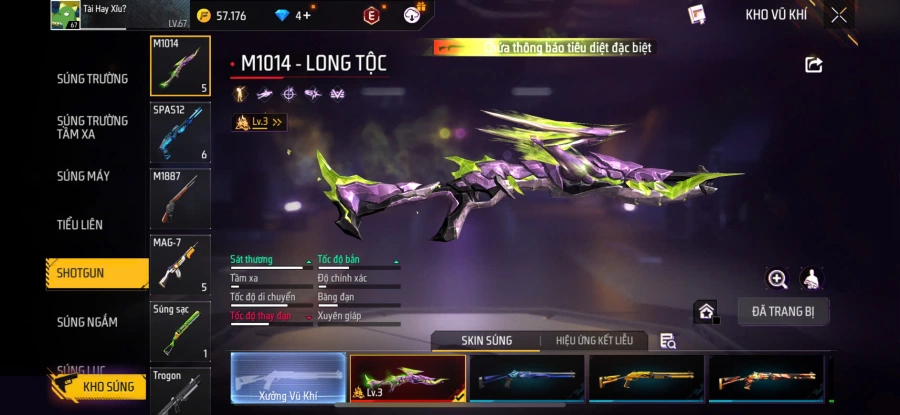900x415 pixels.
Task: Pick the Súng sạc weapon slot
Action: click(180, 331)
